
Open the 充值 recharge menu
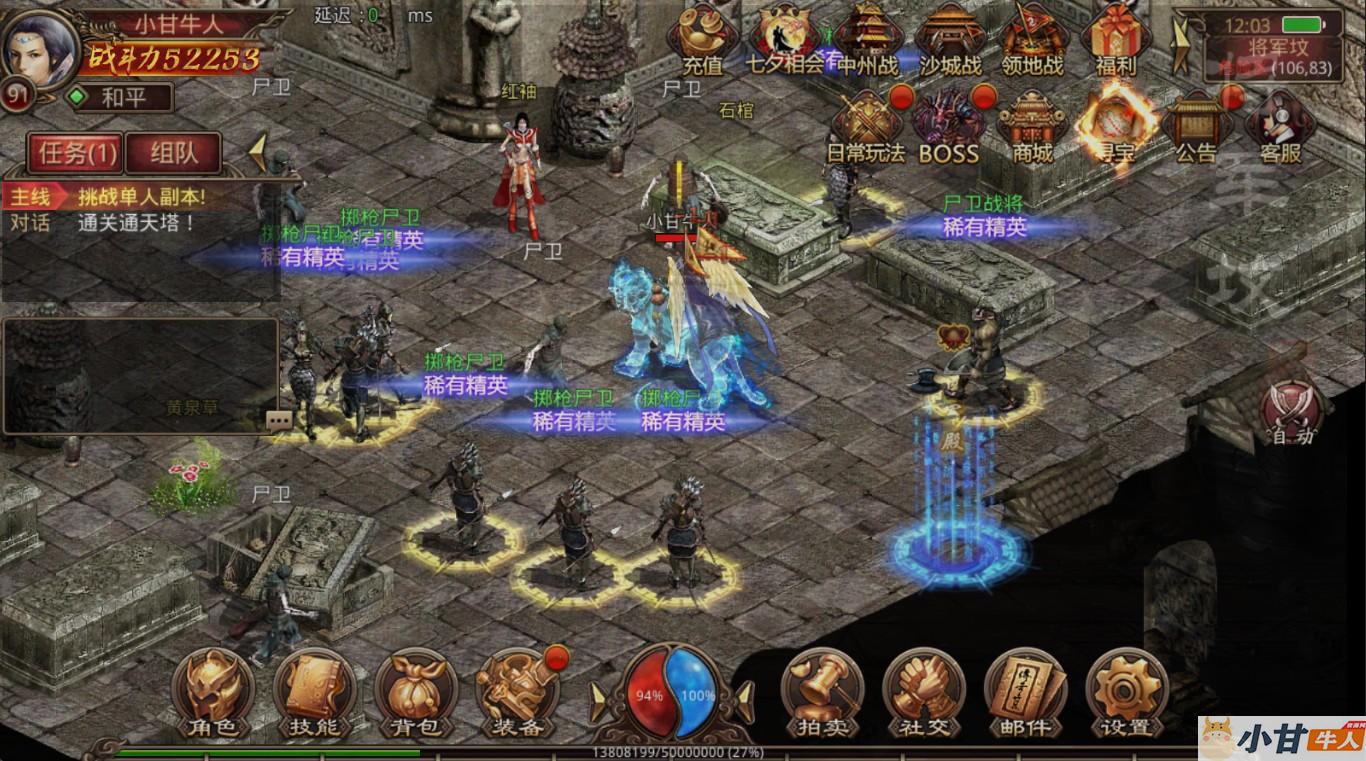tap(703, 40)
